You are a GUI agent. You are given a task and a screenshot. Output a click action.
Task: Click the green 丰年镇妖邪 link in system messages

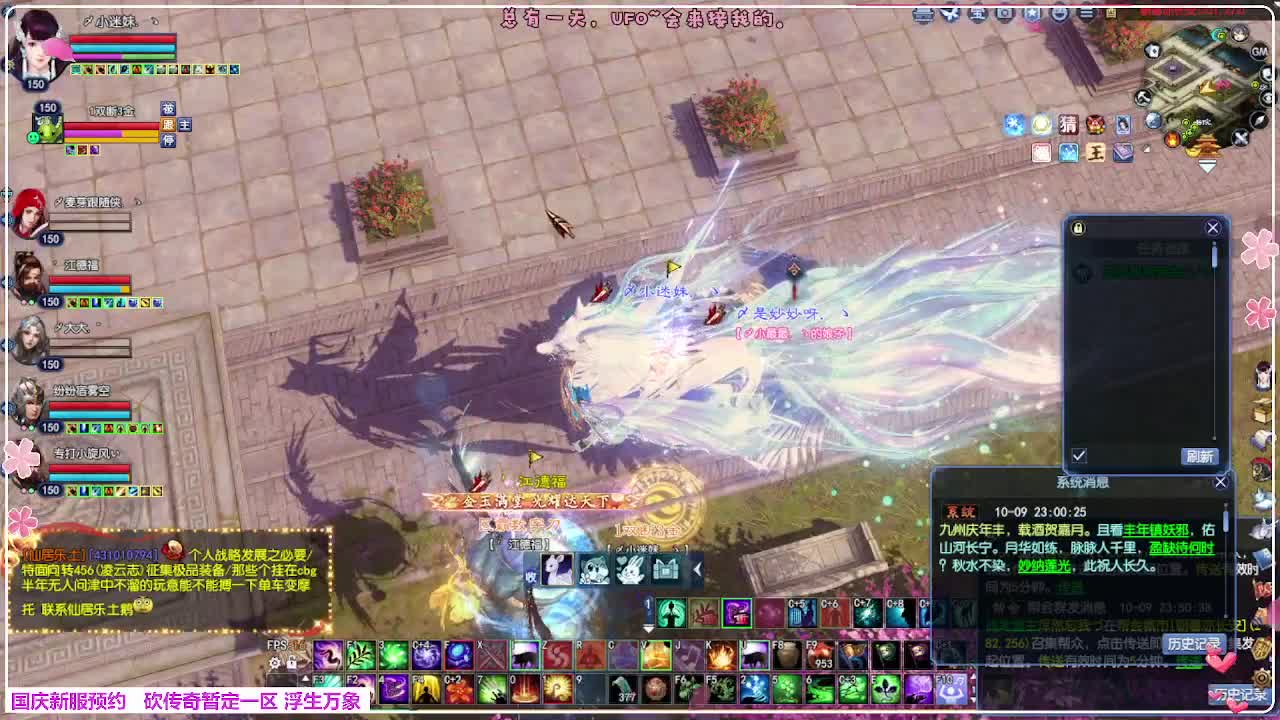click(x=1156, y=530)
